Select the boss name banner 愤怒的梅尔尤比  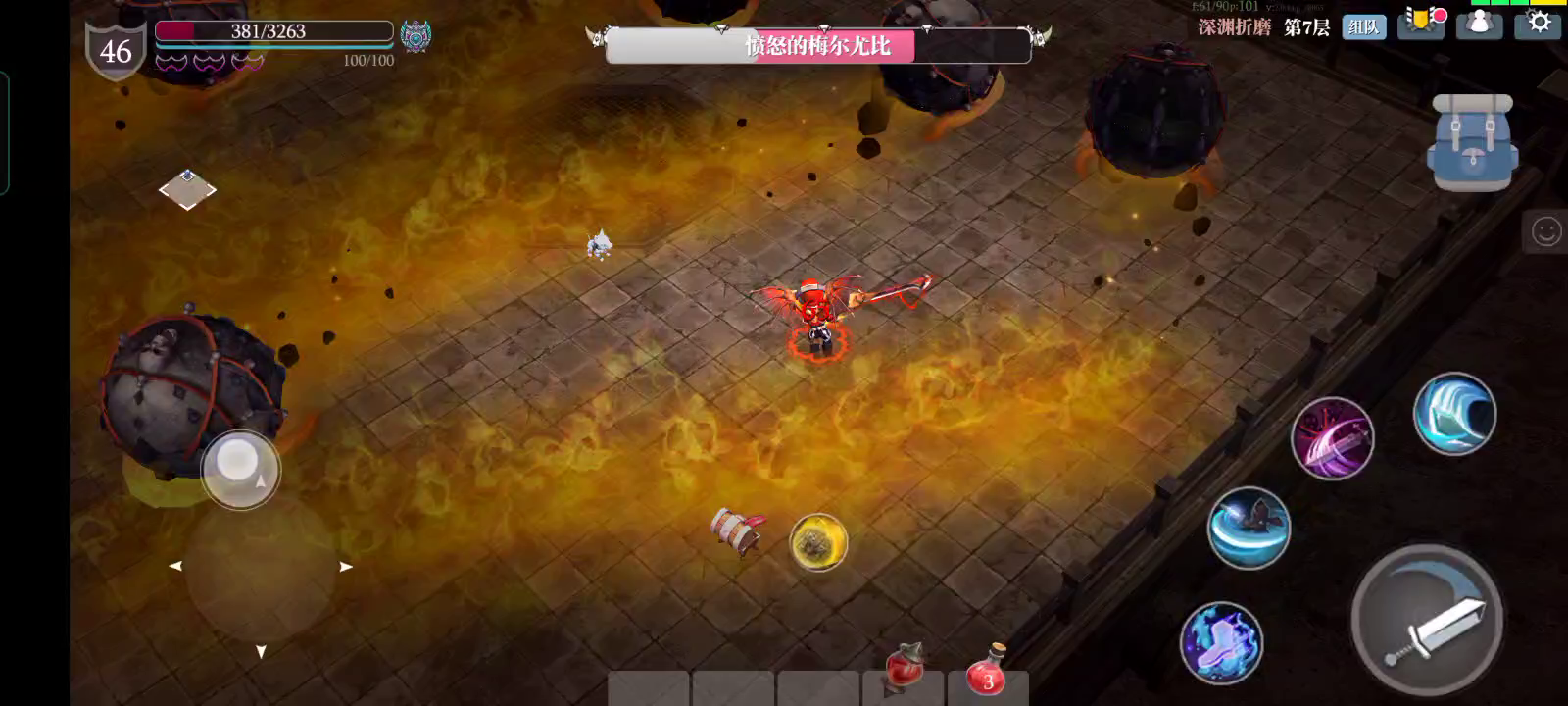pyautogui.click(x=820, y=47)
